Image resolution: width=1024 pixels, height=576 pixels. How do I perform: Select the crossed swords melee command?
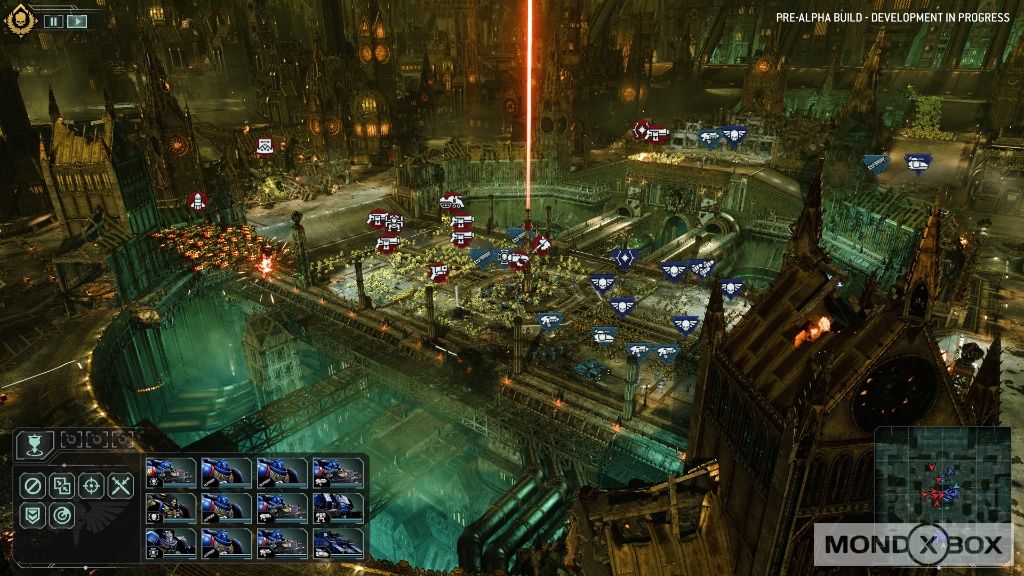coord(121,487)
